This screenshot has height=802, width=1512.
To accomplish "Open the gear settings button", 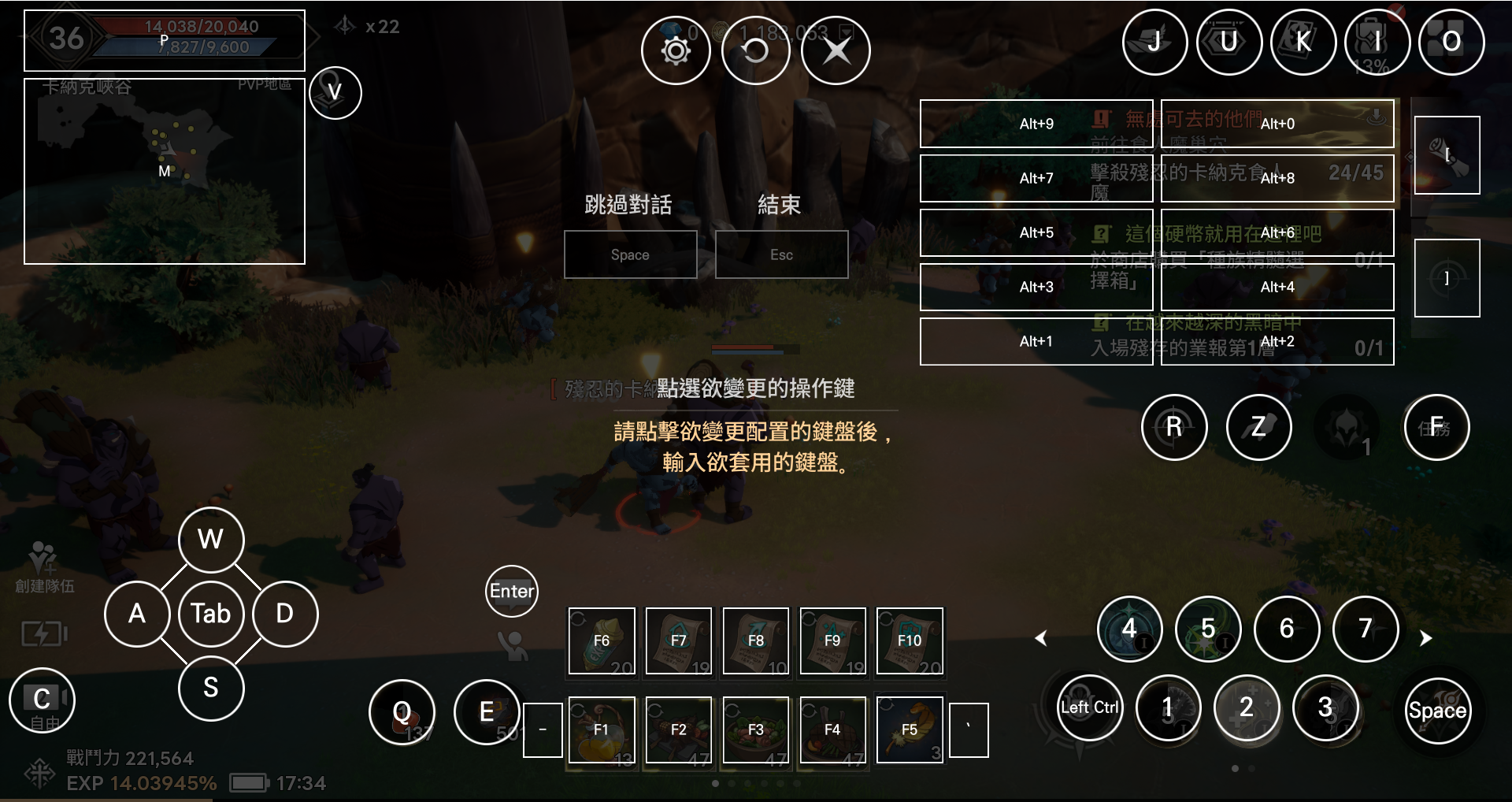I will tap(676, 51).
